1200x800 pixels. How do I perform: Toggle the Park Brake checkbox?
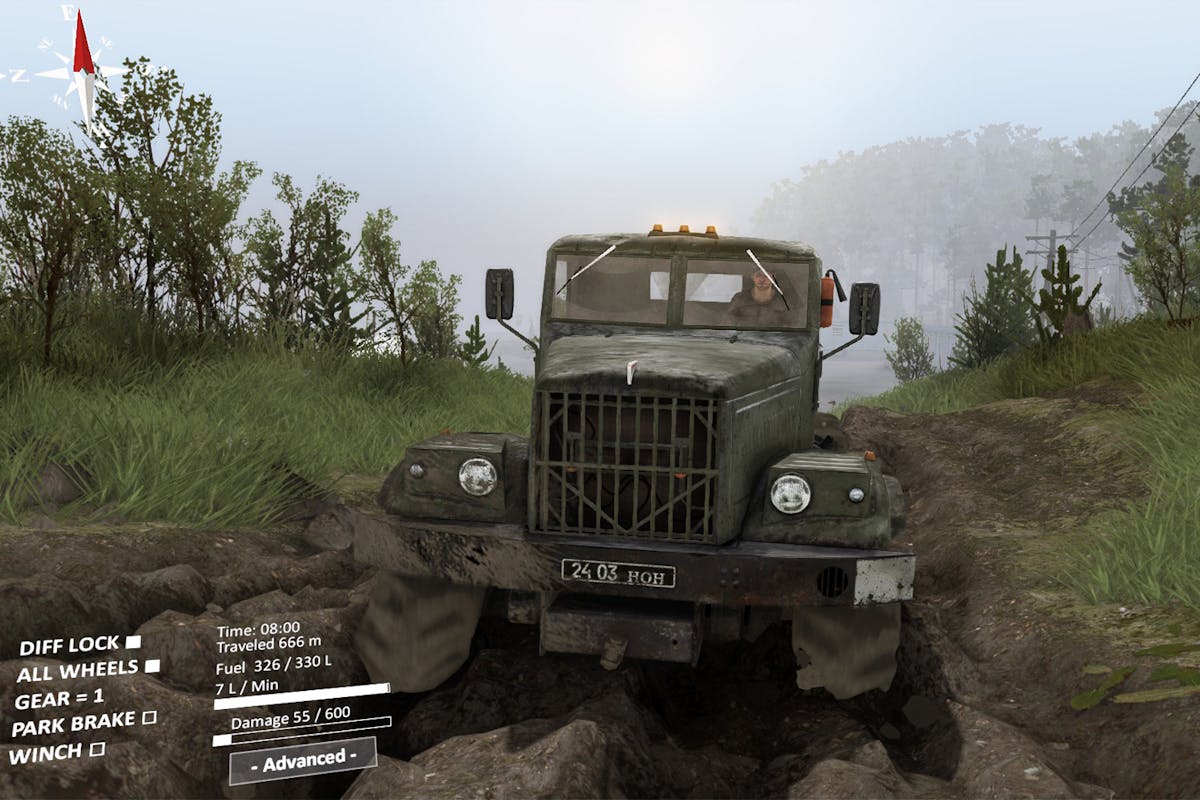(149, 717)
